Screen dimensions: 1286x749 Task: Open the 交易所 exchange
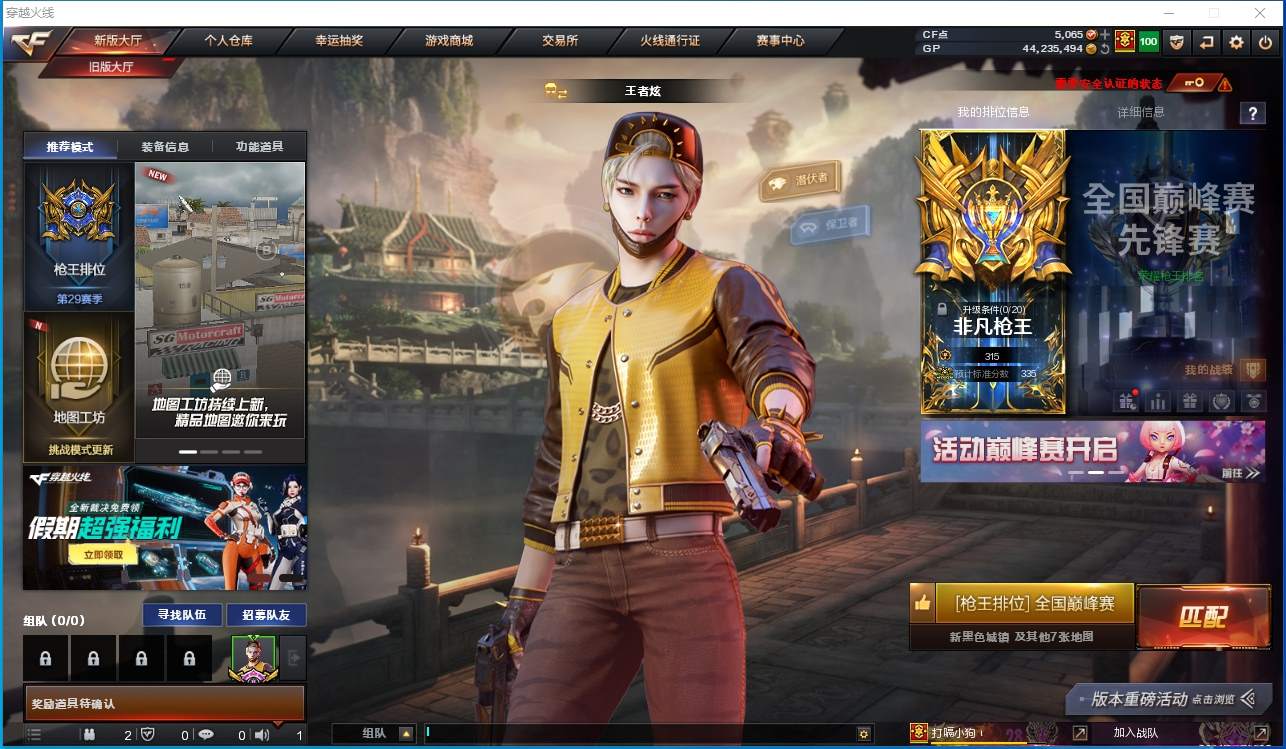click(560, 41)
